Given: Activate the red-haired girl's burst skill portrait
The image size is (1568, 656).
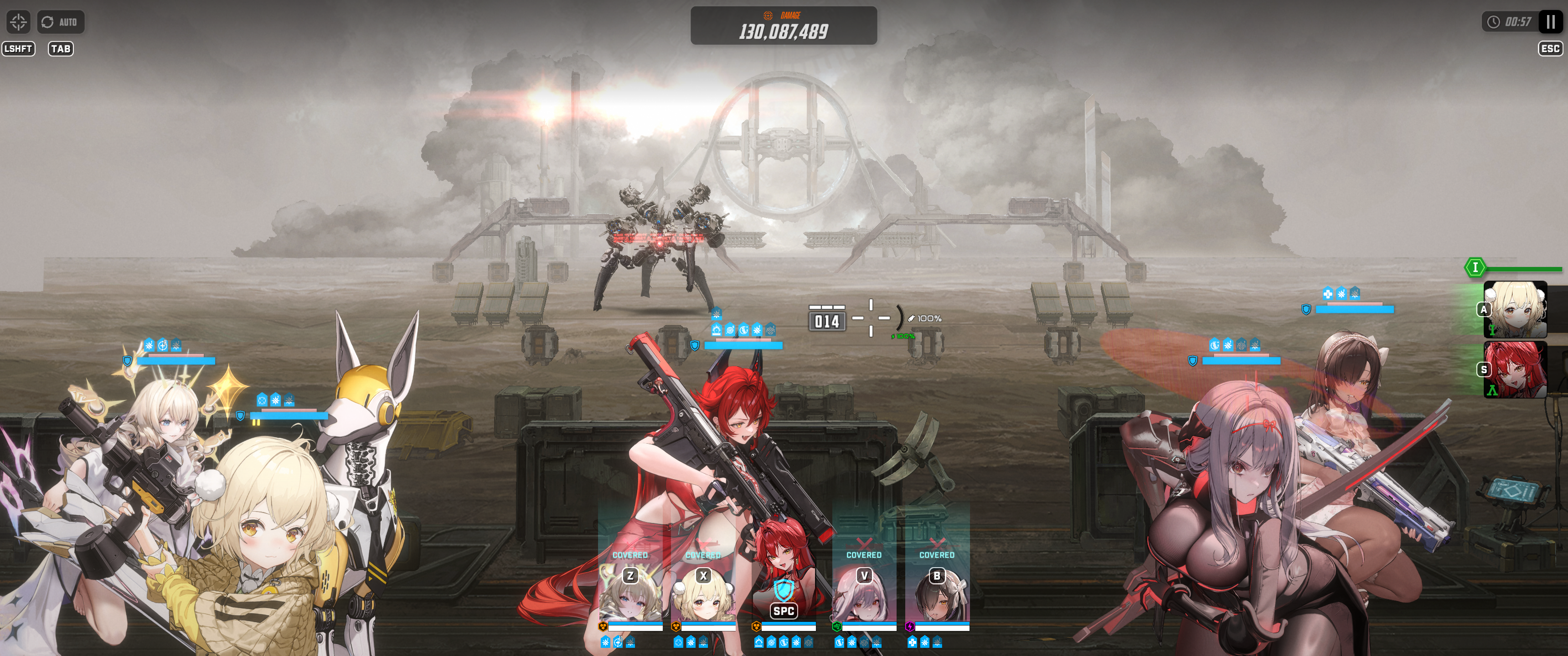Looking at the screenshot, I should [x=1515, y=369].
